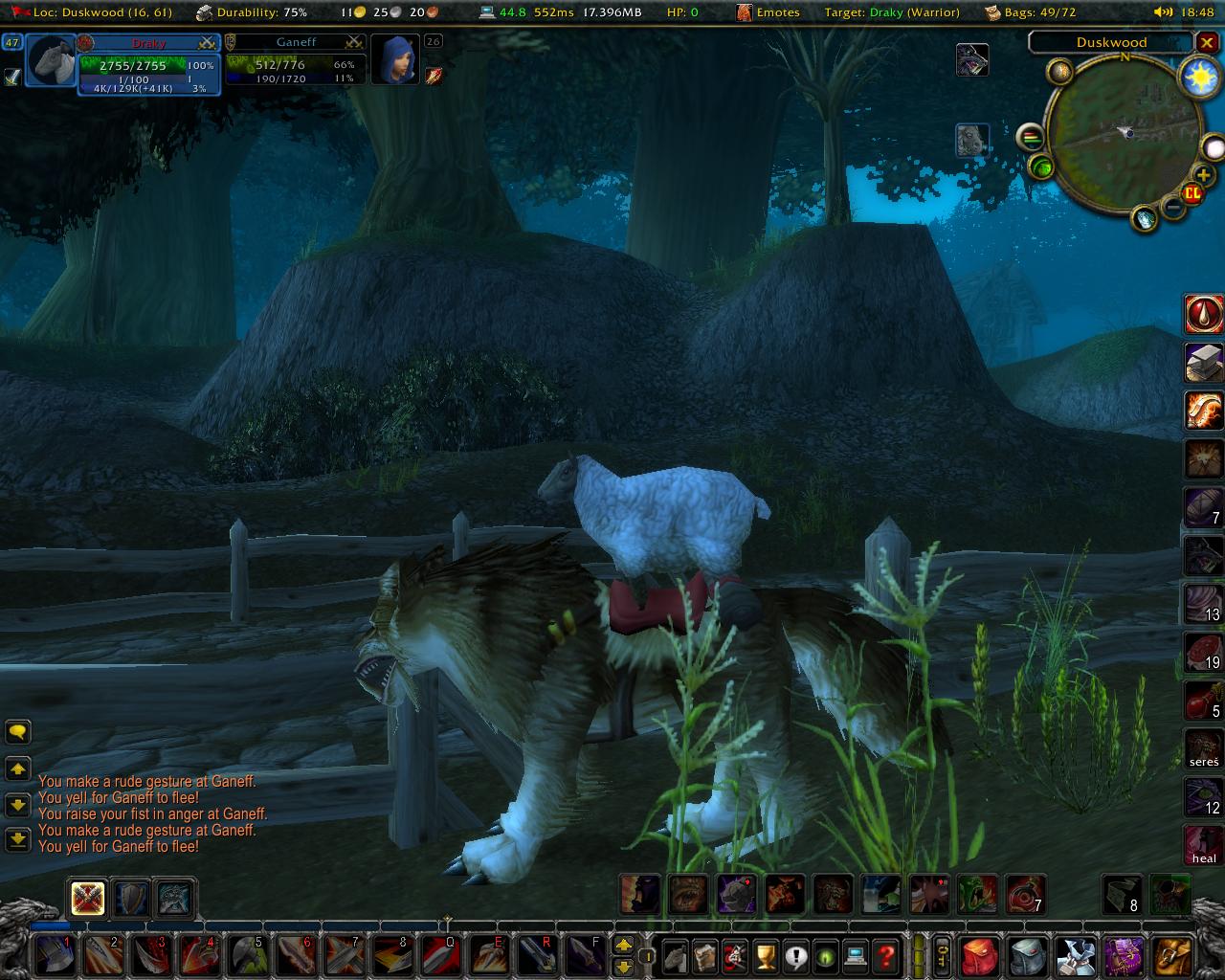Open the yellow chat bubble menu
Screen dimensions: 1225x980
pyautogui.click(x=18, y=732)
